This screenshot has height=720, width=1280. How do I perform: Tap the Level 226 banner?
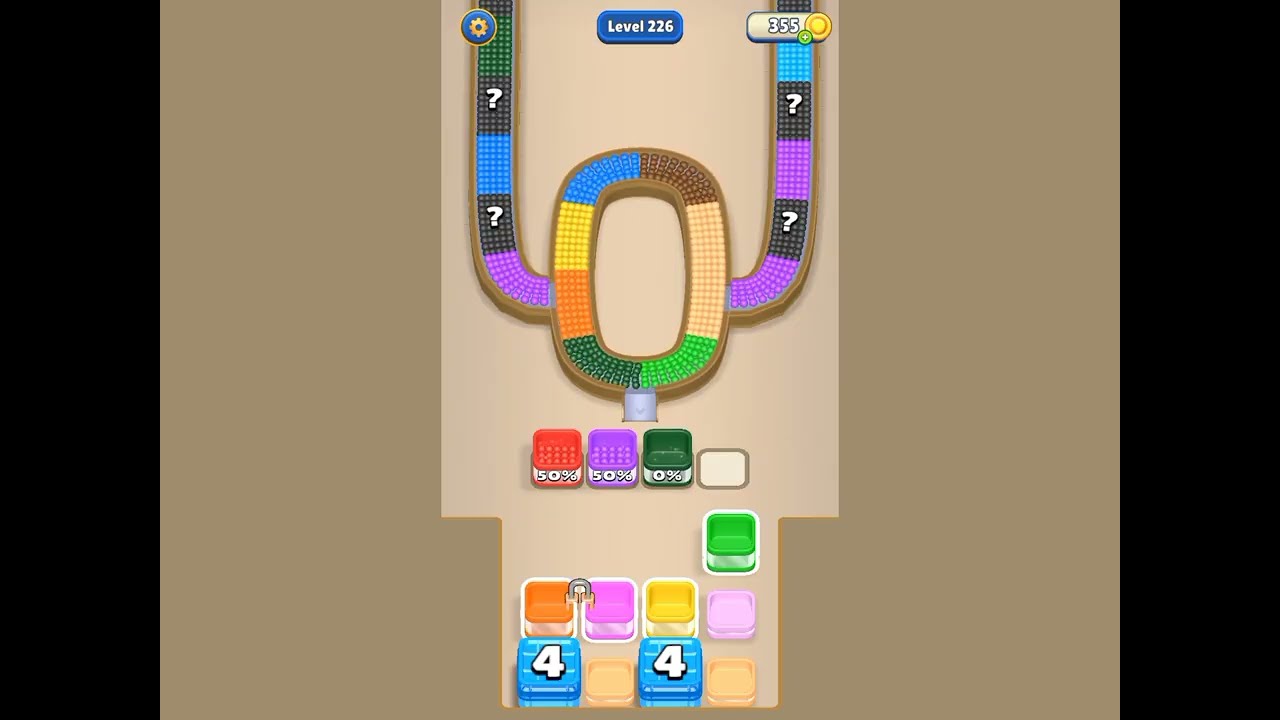(640, 27)
